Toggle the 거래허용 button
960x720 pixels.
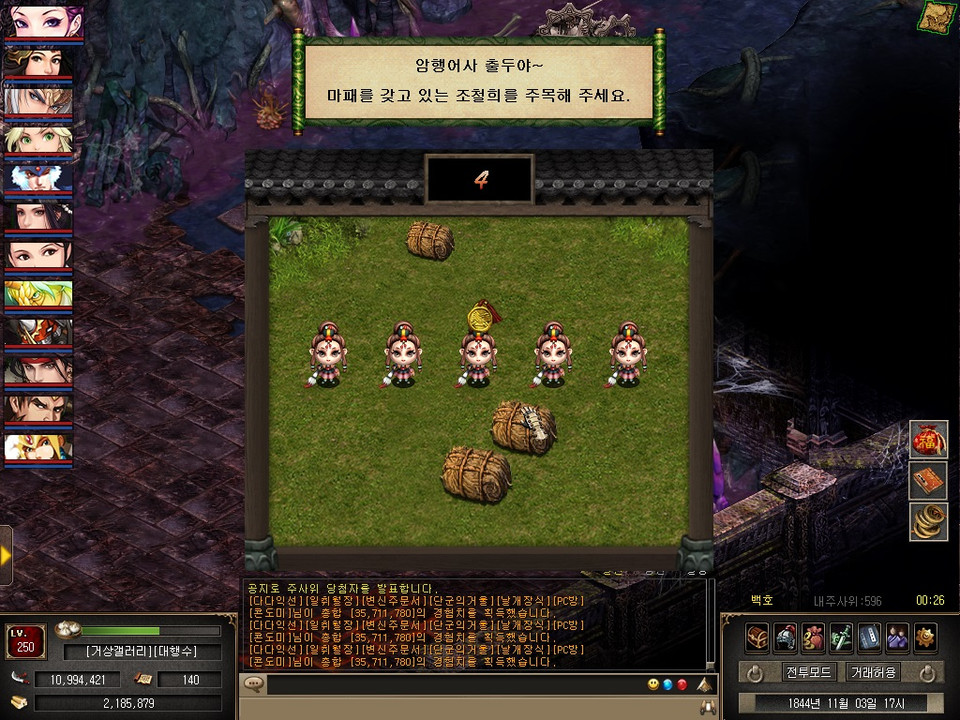873,672
